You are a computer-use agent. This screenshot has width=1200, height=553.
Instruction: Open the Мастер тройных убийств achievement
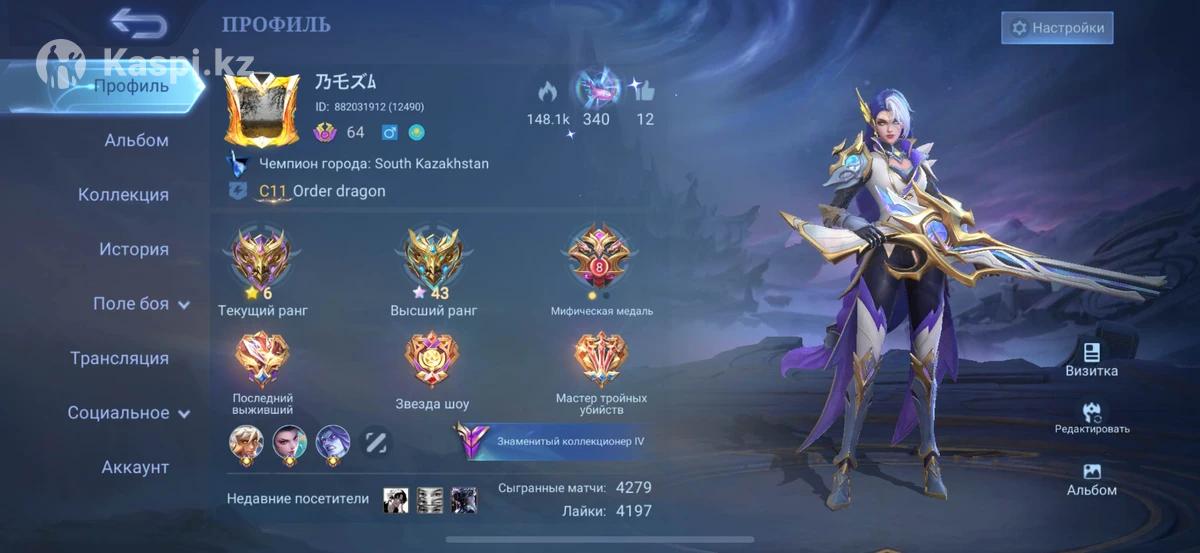[x=601, y=362]
